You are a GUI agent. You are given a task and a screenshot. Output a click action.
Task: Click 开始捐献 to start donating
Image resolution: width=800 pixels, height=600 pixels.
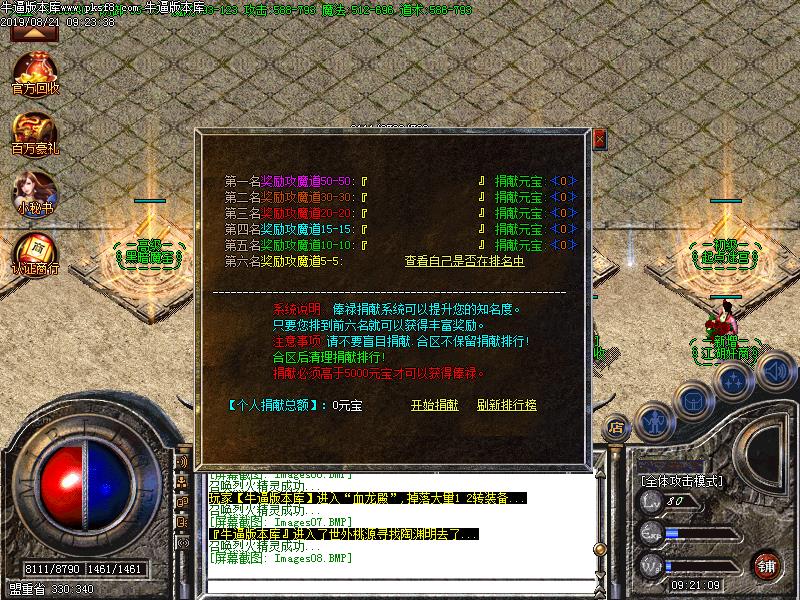click(x=435, y=405)
